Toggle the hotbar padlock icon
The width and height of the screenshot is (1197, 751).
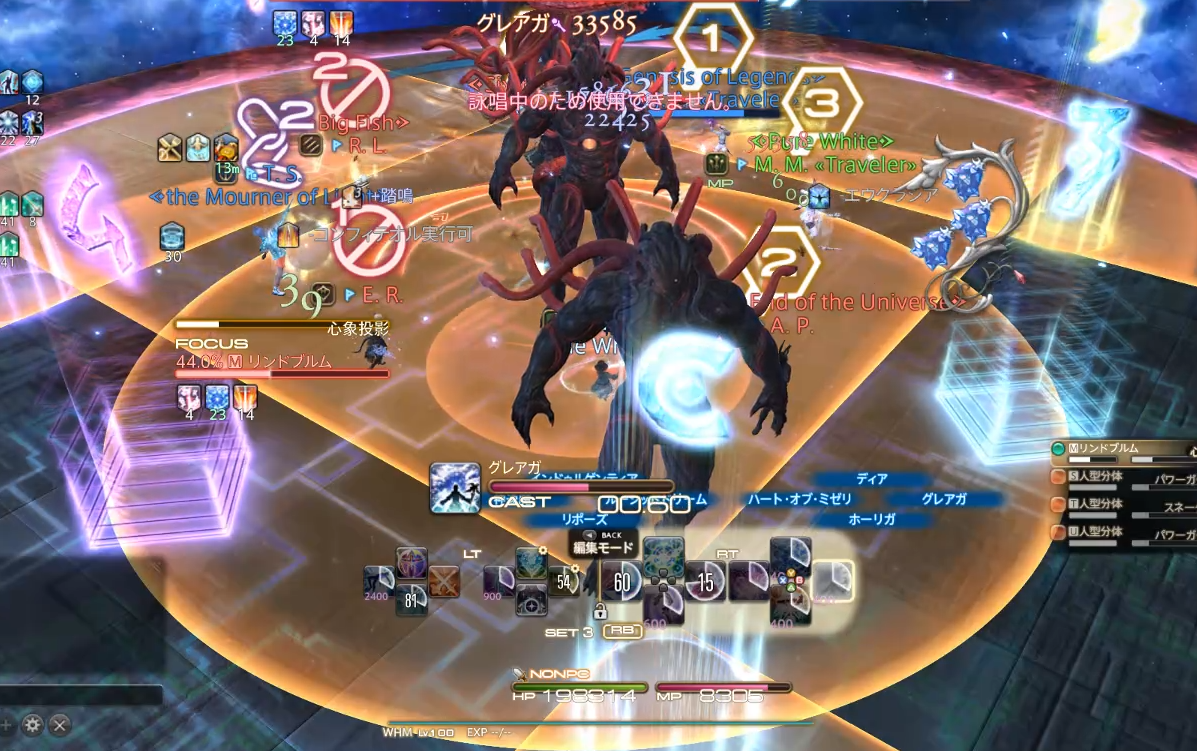point(601,611)
